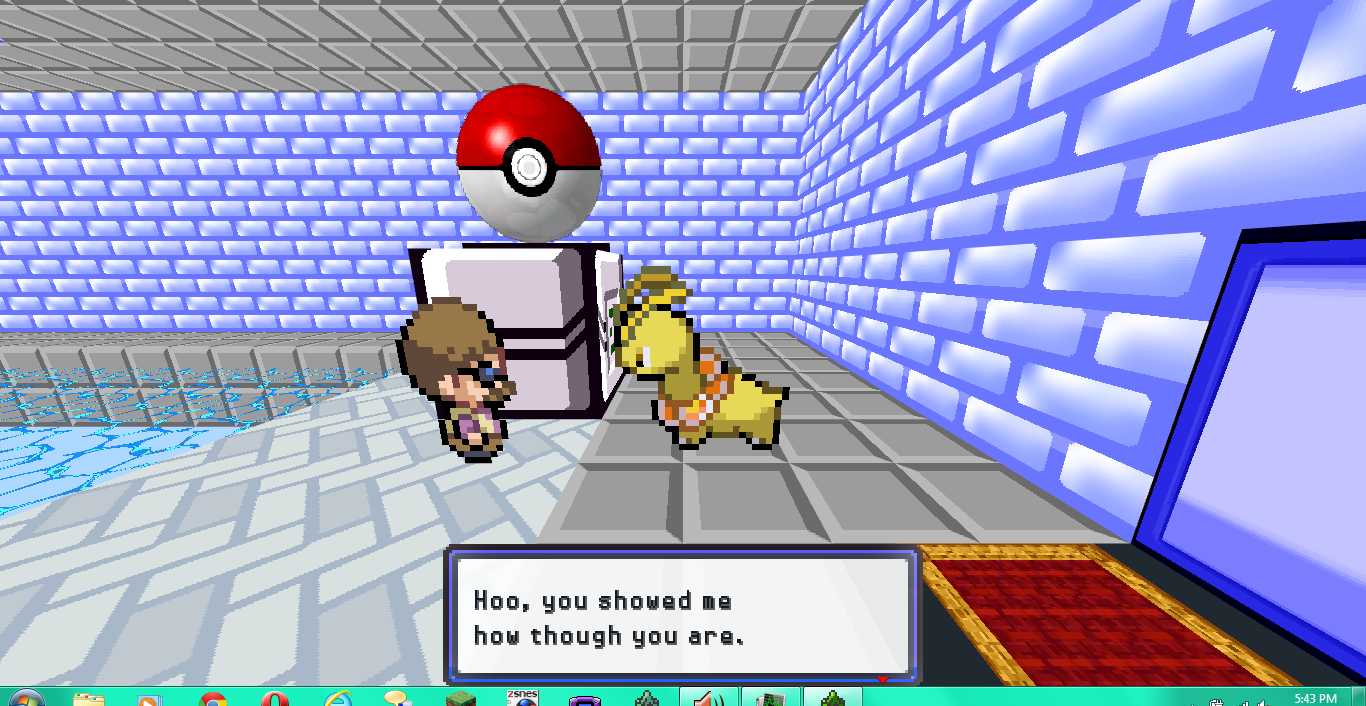The height and width of the screenshot is (706, 1366).
Task: Open the Opera browser taskbar icon
Action: [275, 699]
